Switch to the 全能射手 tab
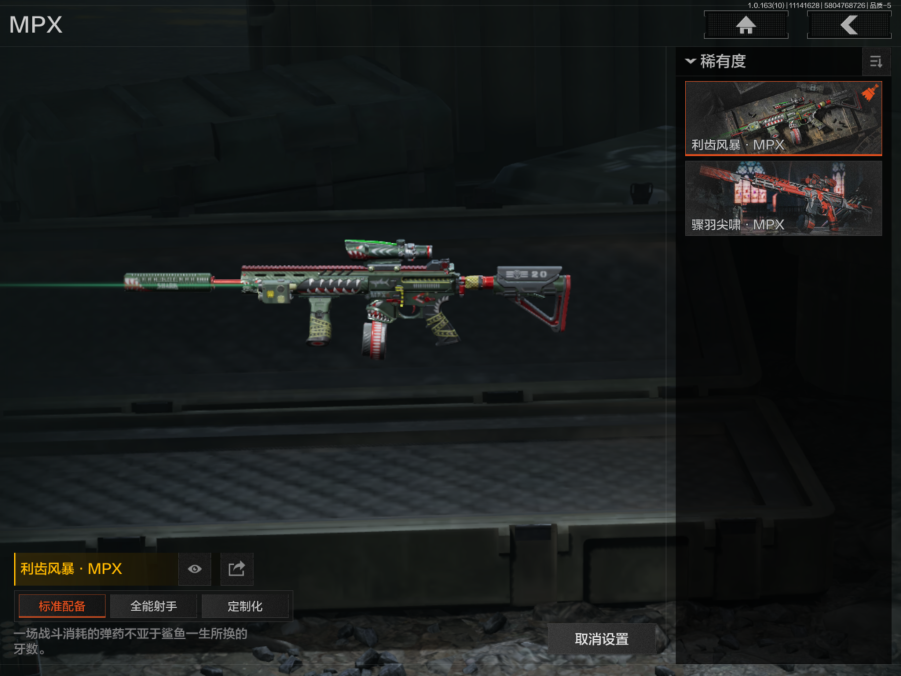 153,606
